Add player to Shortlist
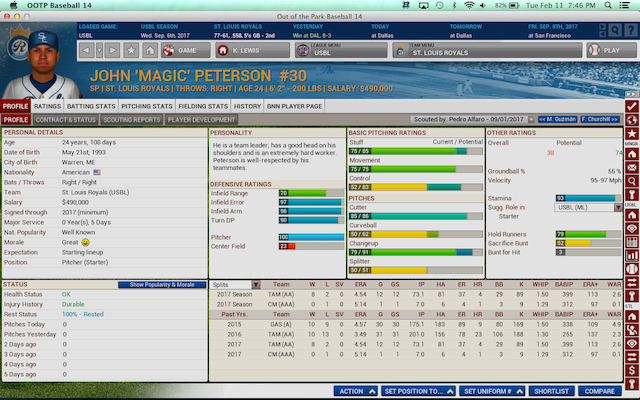 pyautogui.click(x=552, y=391)
